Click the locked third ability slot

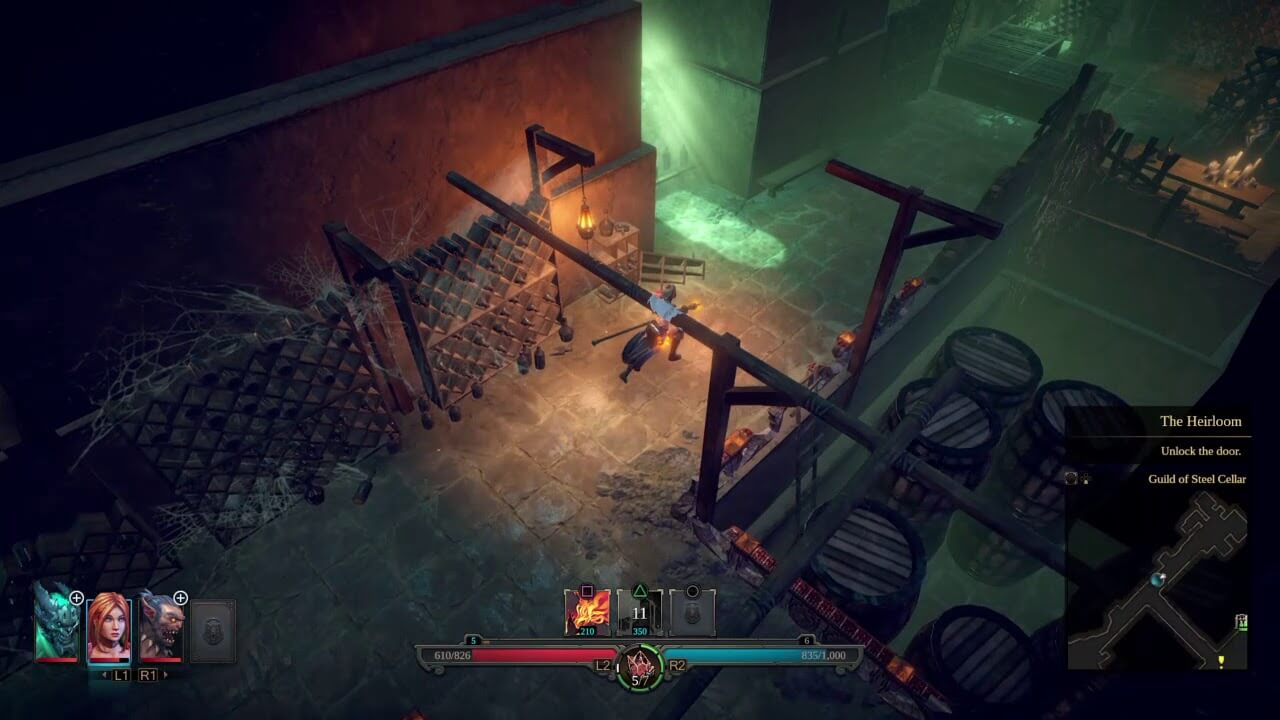[692, 612]
